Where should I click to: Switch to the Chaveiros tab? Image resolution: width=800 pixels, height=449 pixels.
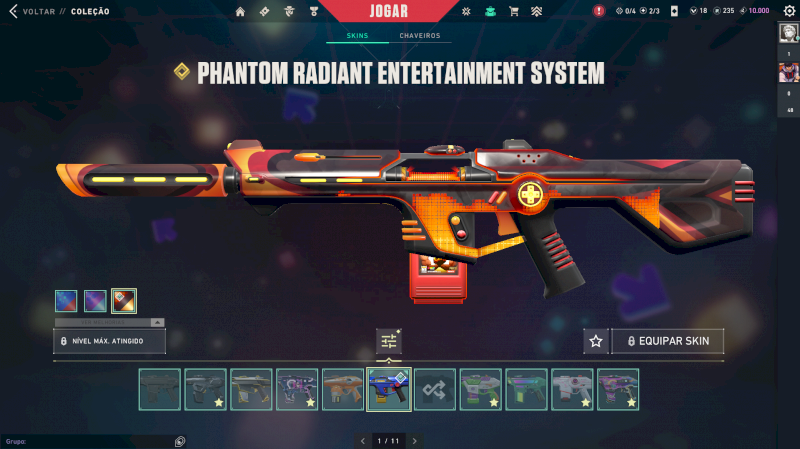419,36
